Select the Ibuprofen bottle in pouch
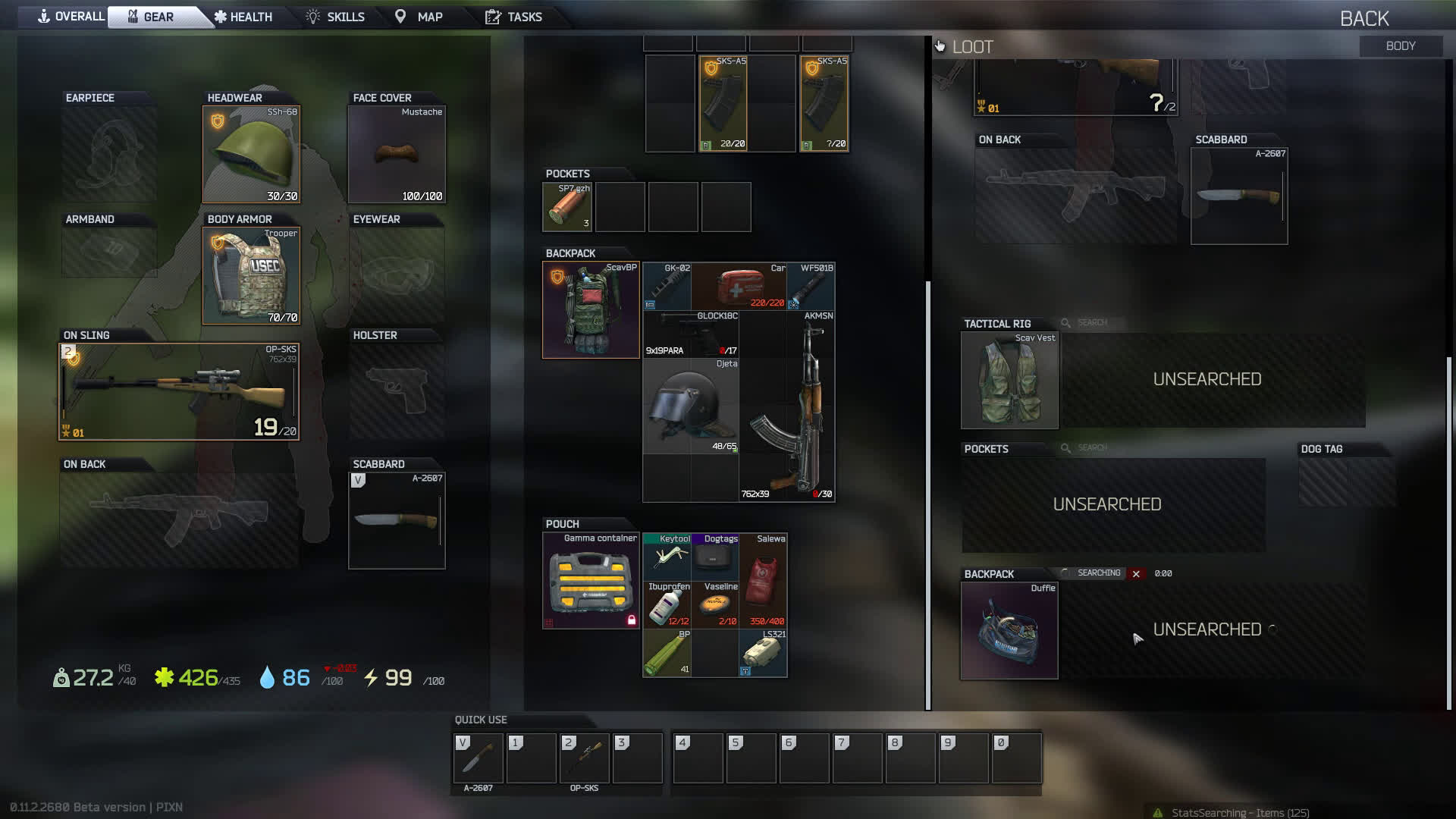 click(667, 604)
